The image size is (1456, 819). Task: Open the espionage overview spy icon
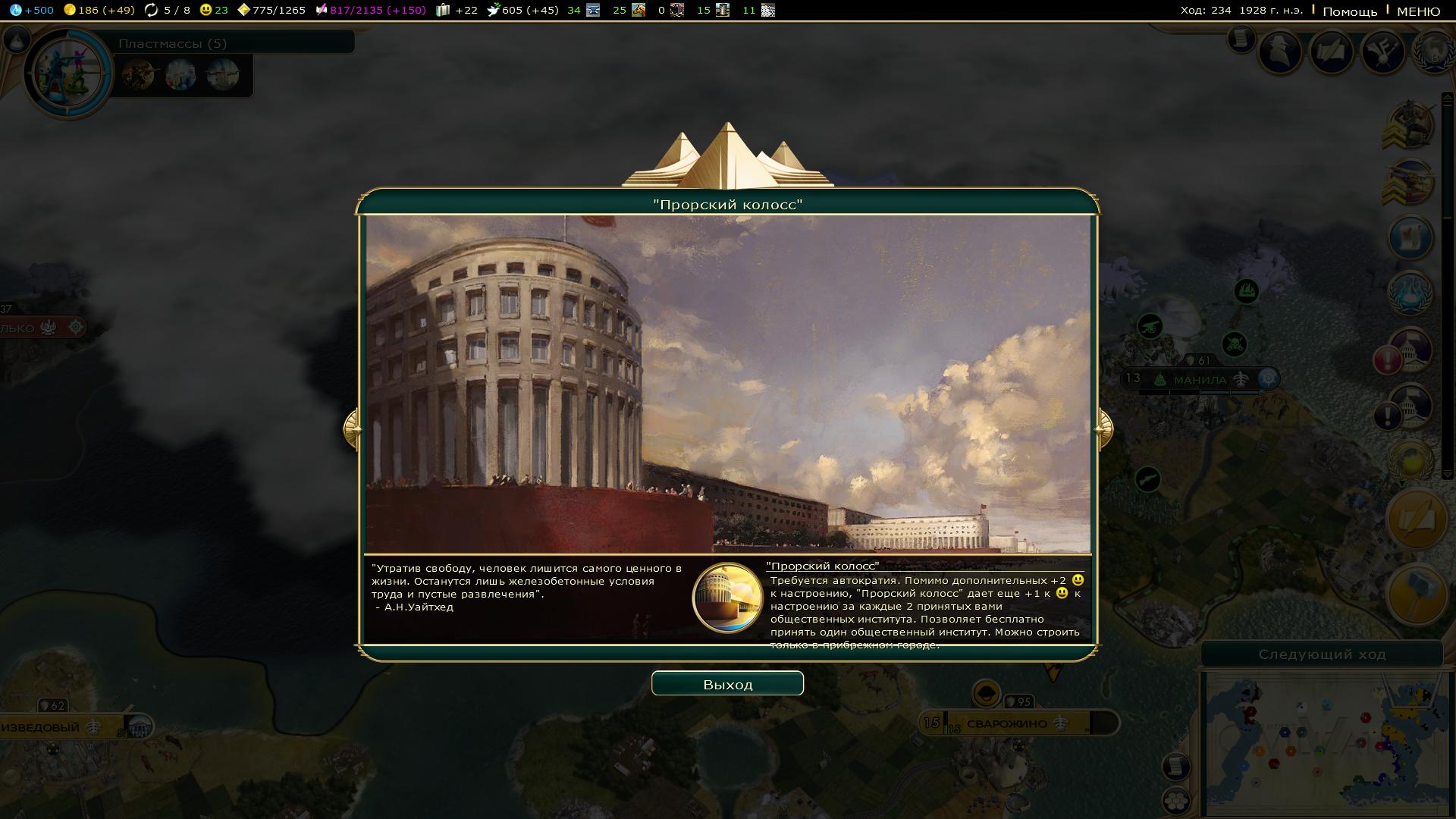pyautogui.click(x=1281, y=52)
